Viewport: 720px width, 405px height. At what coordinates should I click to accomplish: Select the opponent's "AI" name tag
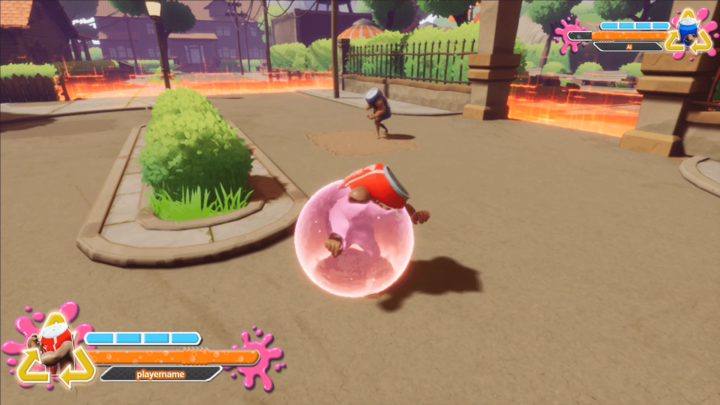(x=627, y=47)
